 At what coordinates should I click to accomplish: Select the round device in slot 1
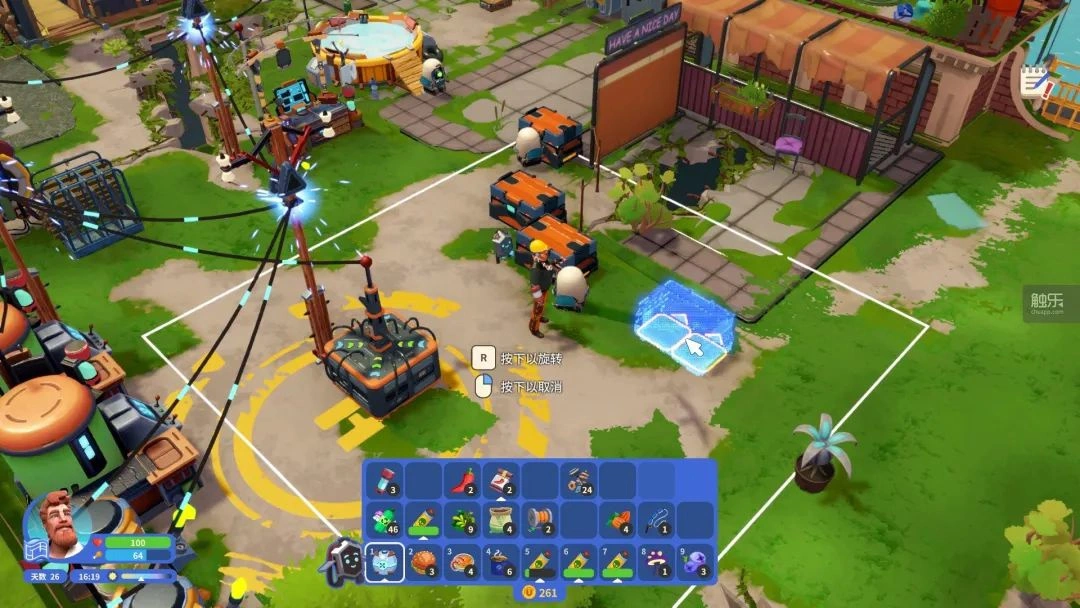(x=384, y=561)
